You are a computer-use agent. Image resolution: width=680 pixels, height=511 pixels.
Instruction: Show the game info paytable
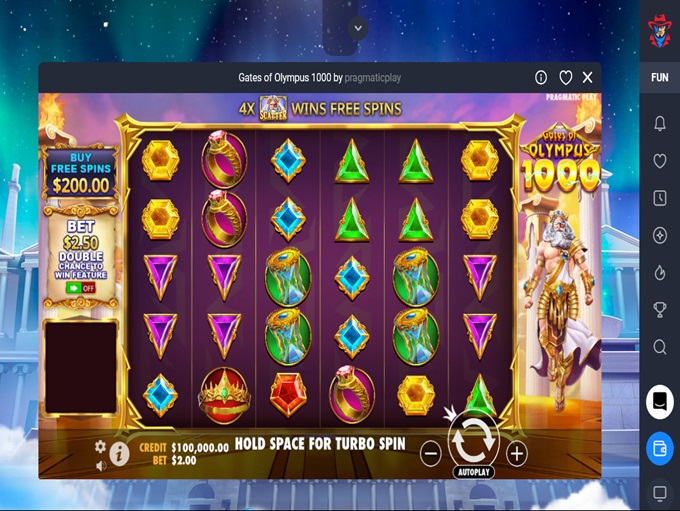(119, 453)
